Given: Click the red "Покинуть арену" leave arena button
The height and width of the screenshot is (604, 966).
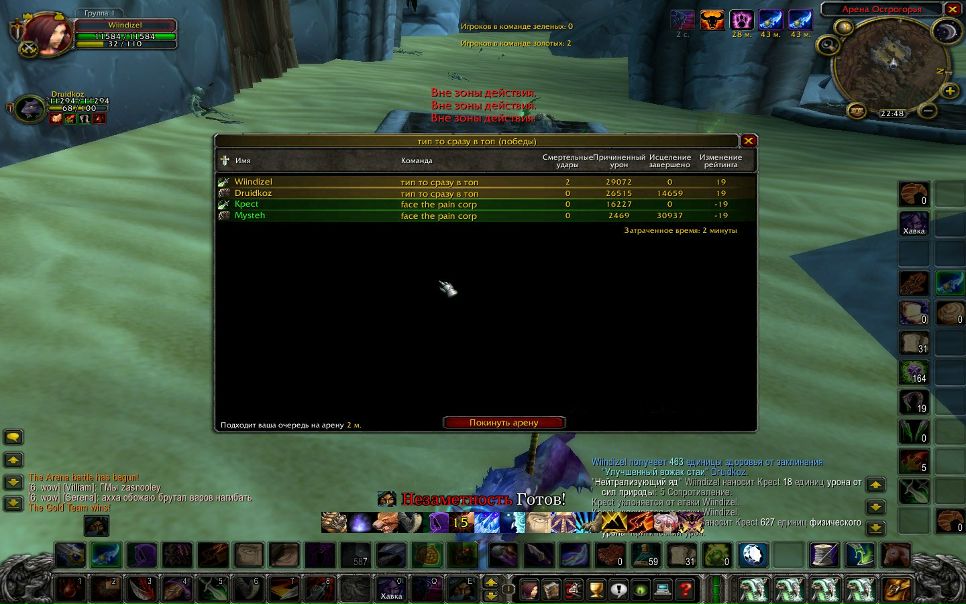Looking at the screenshot, I should (x=504, y=423).
